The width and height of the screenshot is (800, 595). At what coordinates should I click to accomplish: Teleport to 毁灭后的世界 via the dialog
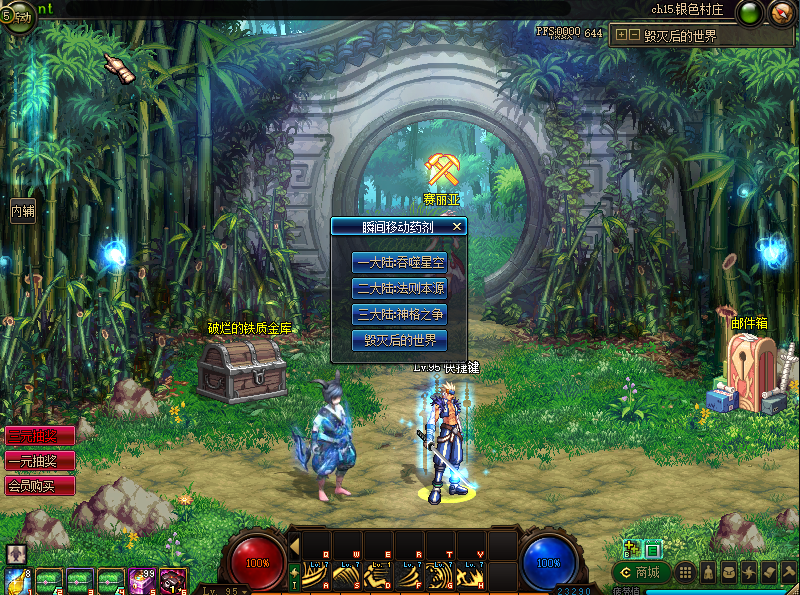click(x=398, y=340)
